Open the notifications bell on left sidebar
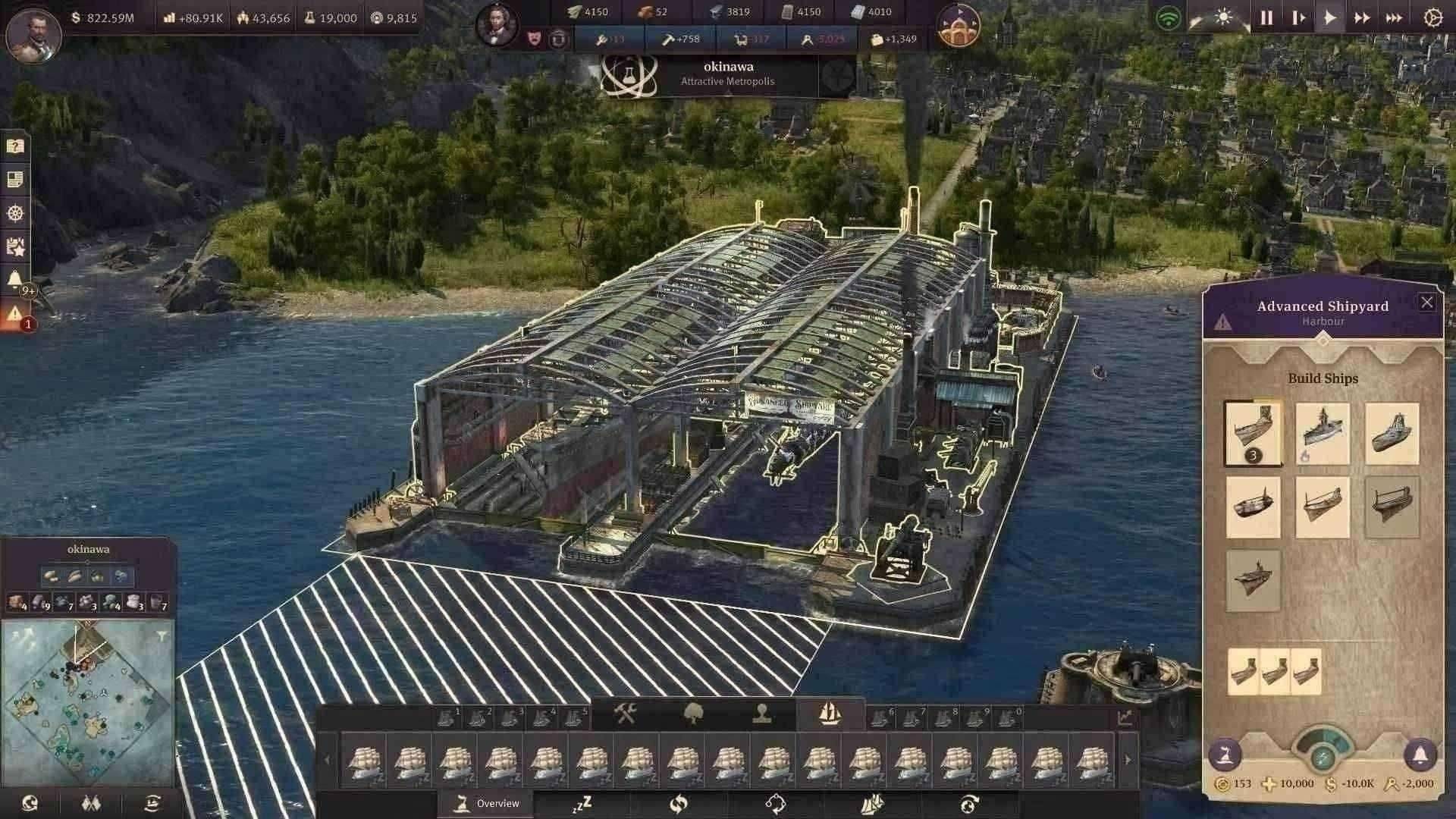The height and width of the screenshot is (819, 1456). click(x=15, y=279)
